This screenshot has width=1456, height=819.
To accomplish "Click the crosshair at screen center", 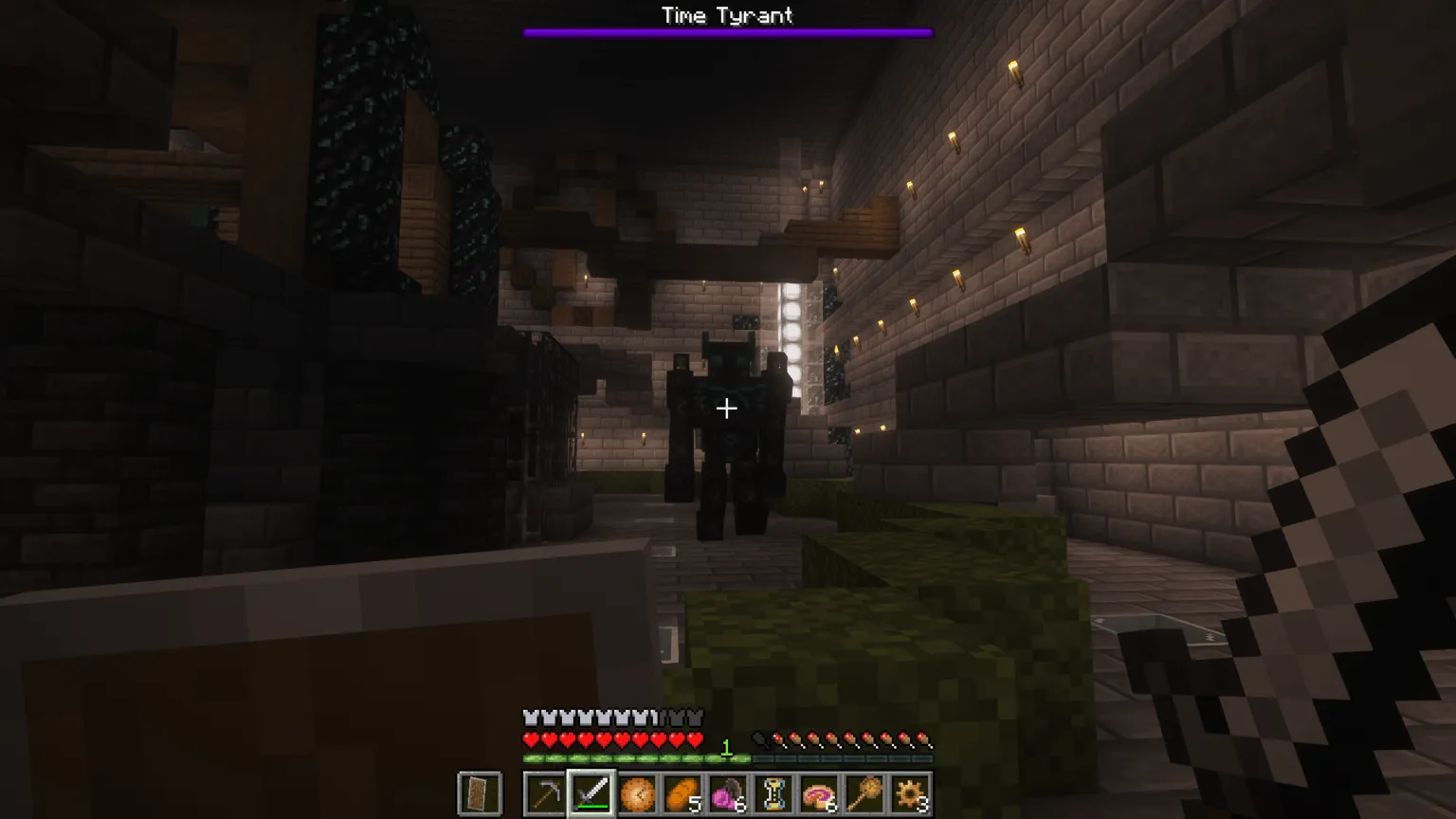I will [x=728, y=409].
